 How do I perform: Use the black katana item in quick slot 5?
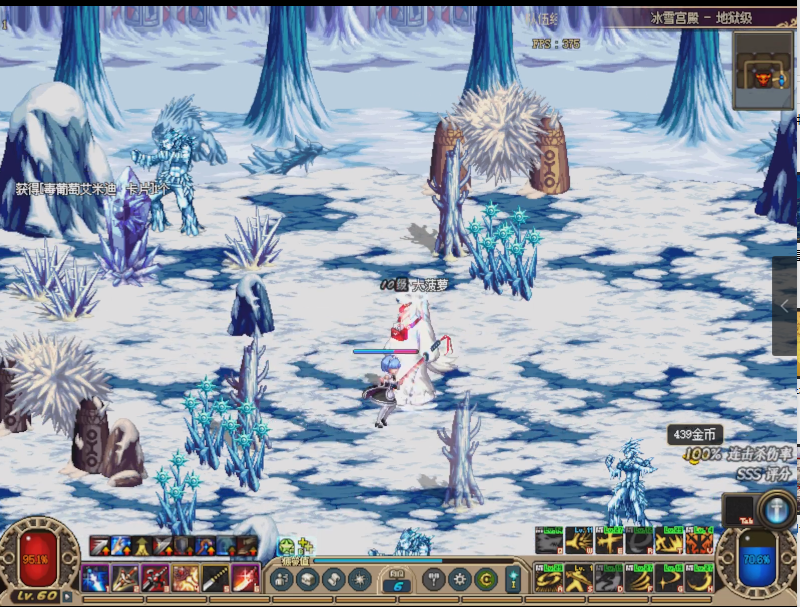(x=215, y=577)
